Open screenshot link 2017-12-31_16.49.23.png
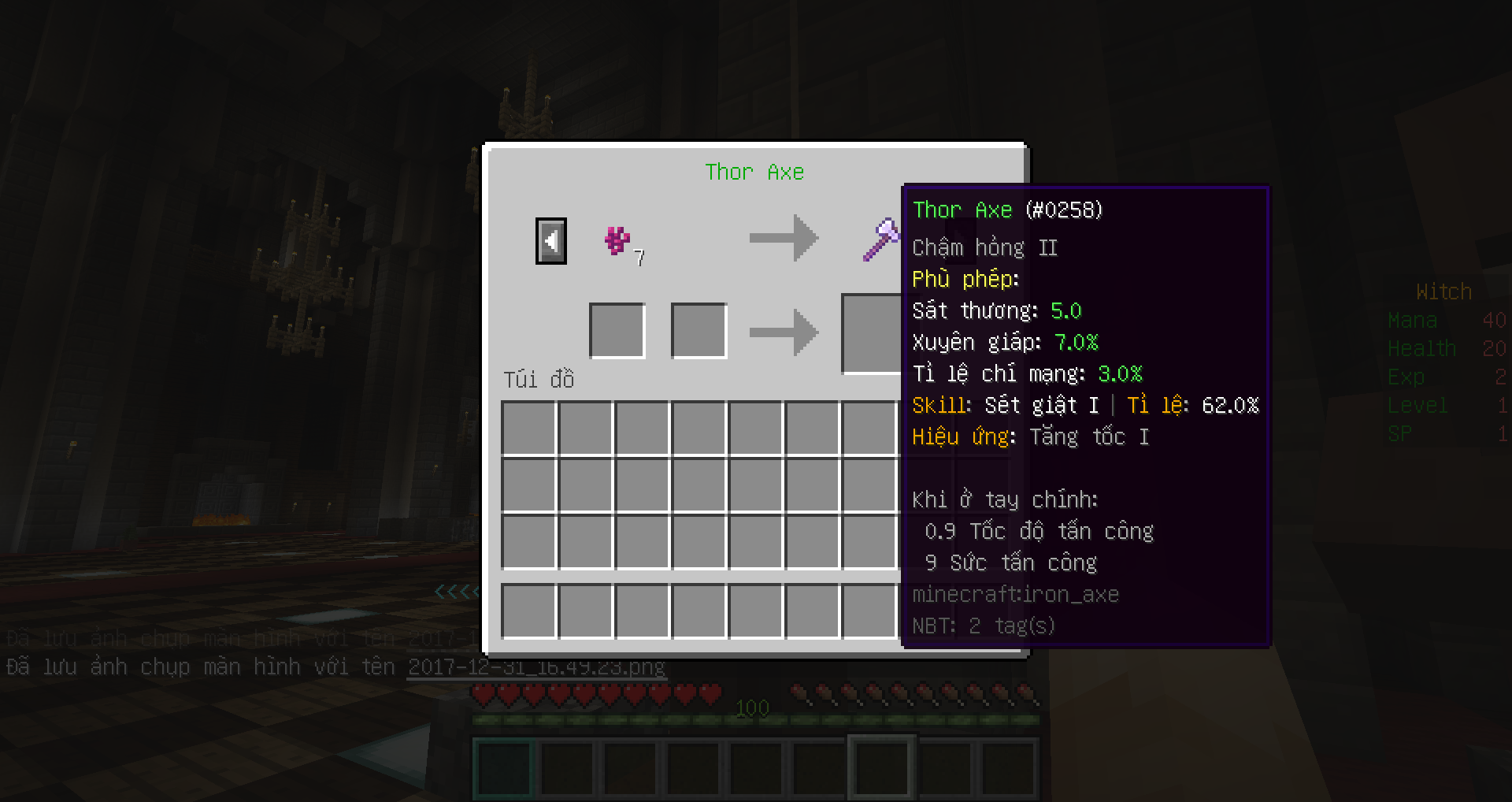Viewport: 1512px width, 802px height. 536,666
